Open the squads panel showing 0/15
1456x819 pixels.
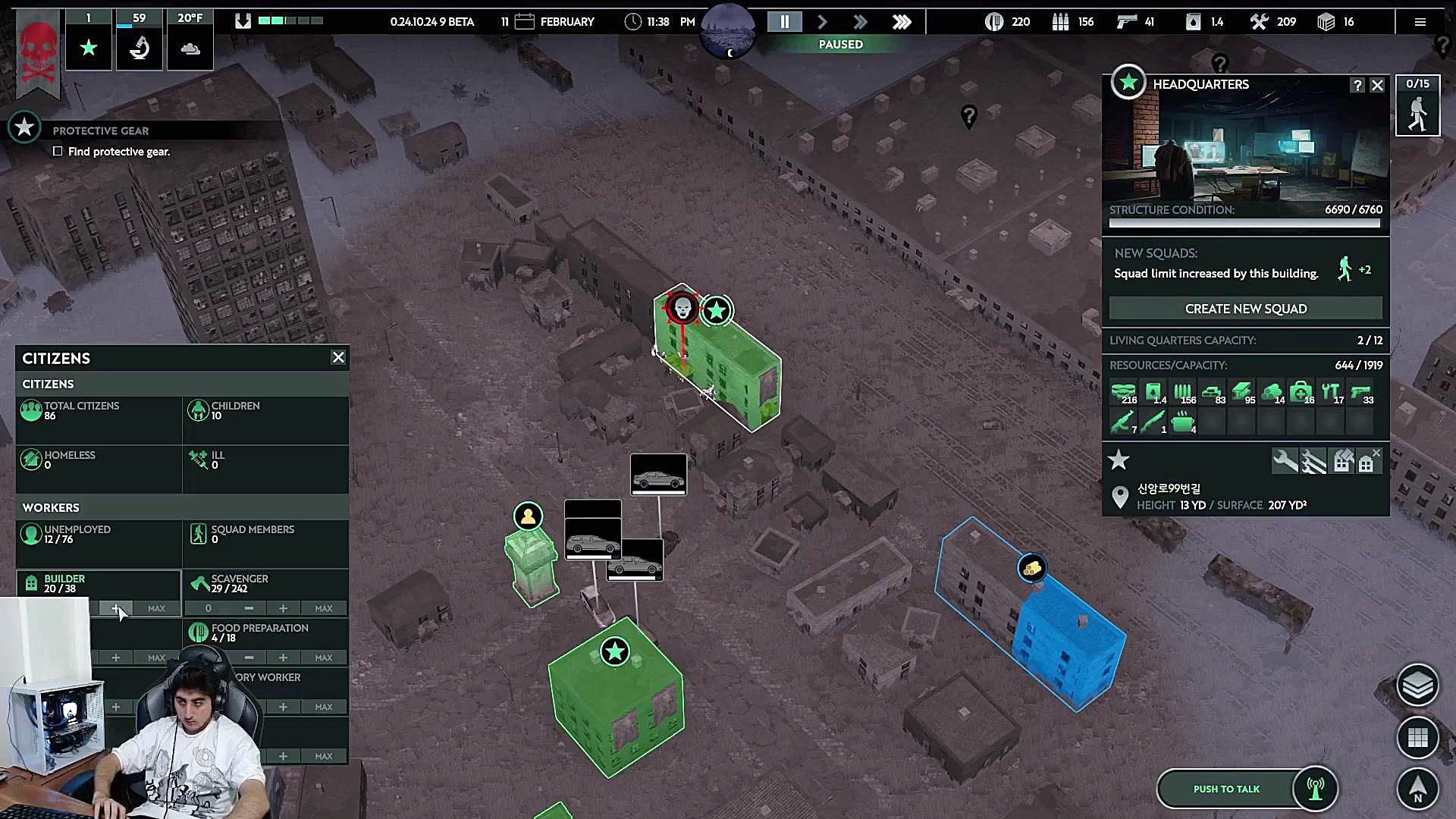[x=1417, y=106]
